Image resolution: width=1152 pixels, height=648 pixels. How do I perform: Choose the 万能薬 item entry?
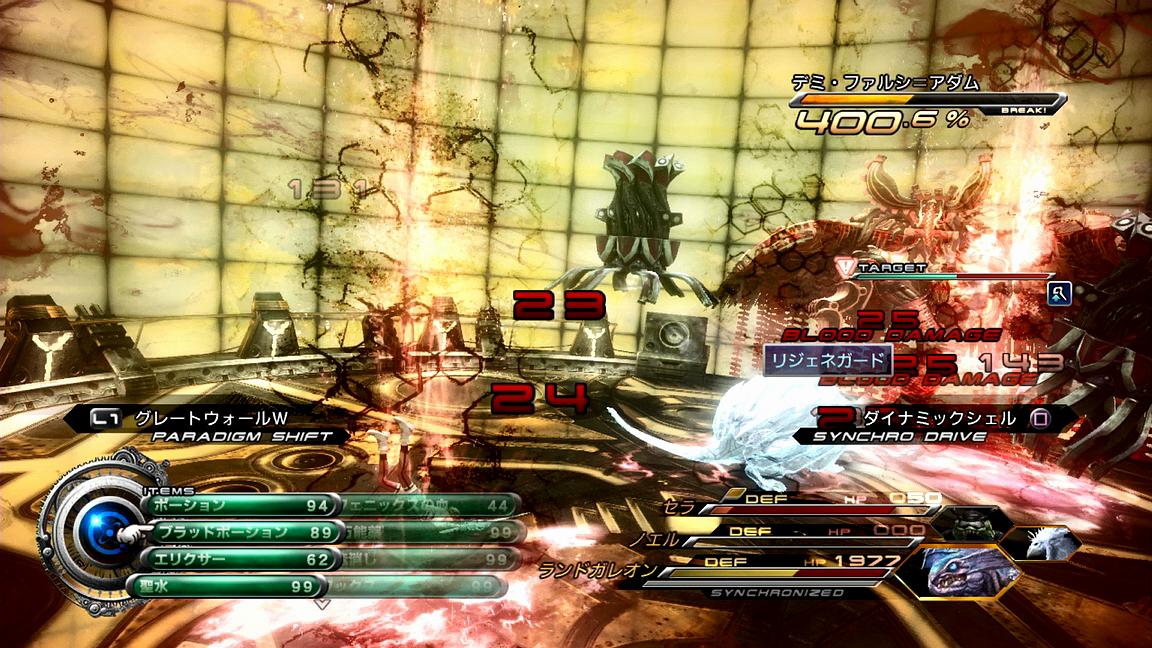pyautogui.click(x=432, y=533)
